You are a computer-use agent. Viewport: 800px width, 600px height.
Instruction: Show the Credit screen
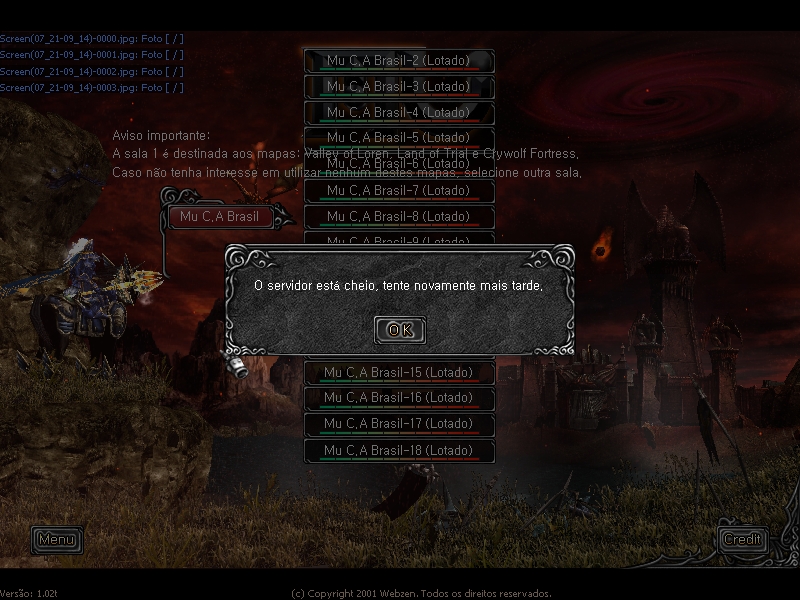742,539
